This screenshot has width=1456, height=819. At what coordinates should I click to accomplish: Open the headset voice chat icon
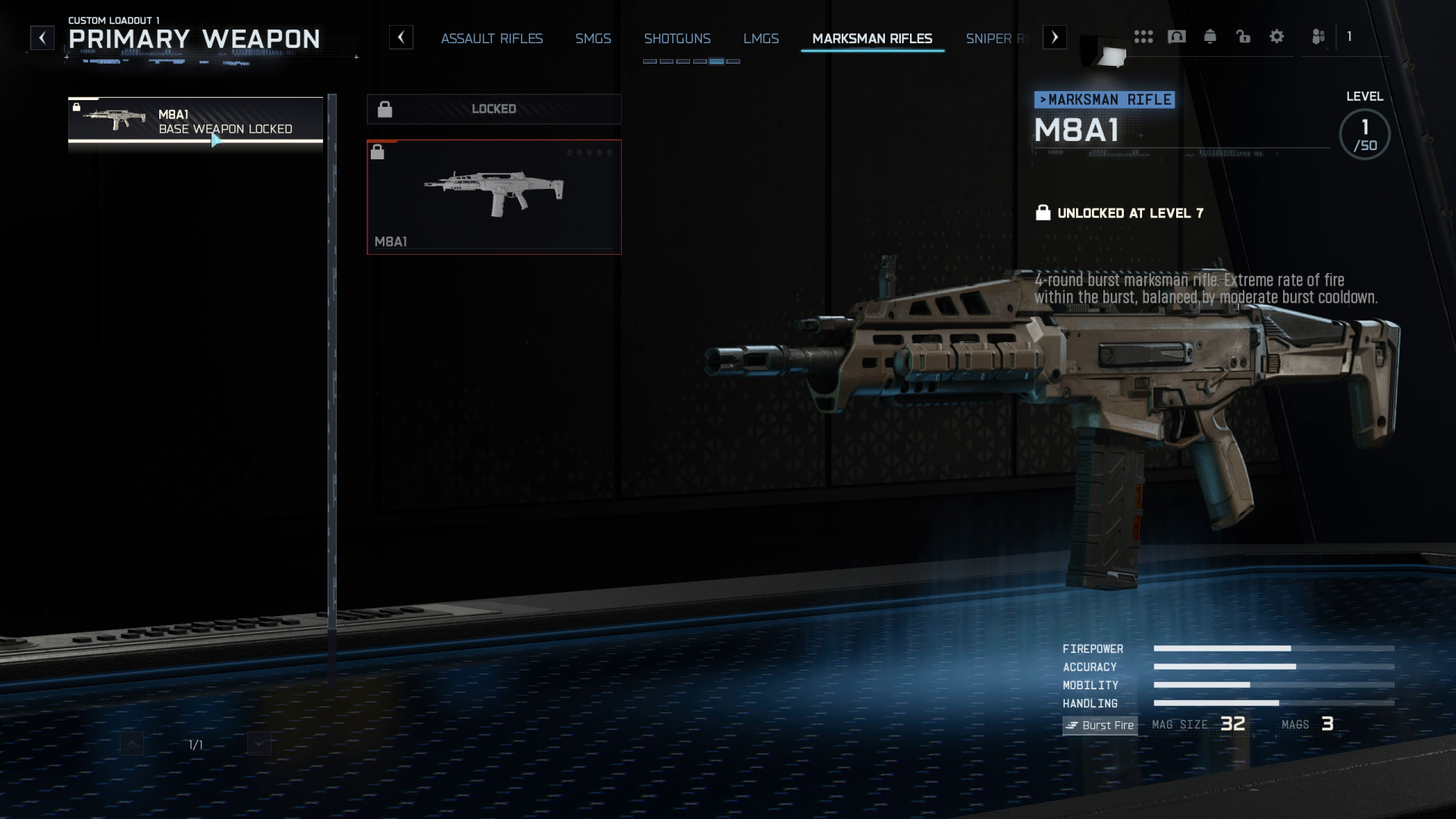[1177, 36]
